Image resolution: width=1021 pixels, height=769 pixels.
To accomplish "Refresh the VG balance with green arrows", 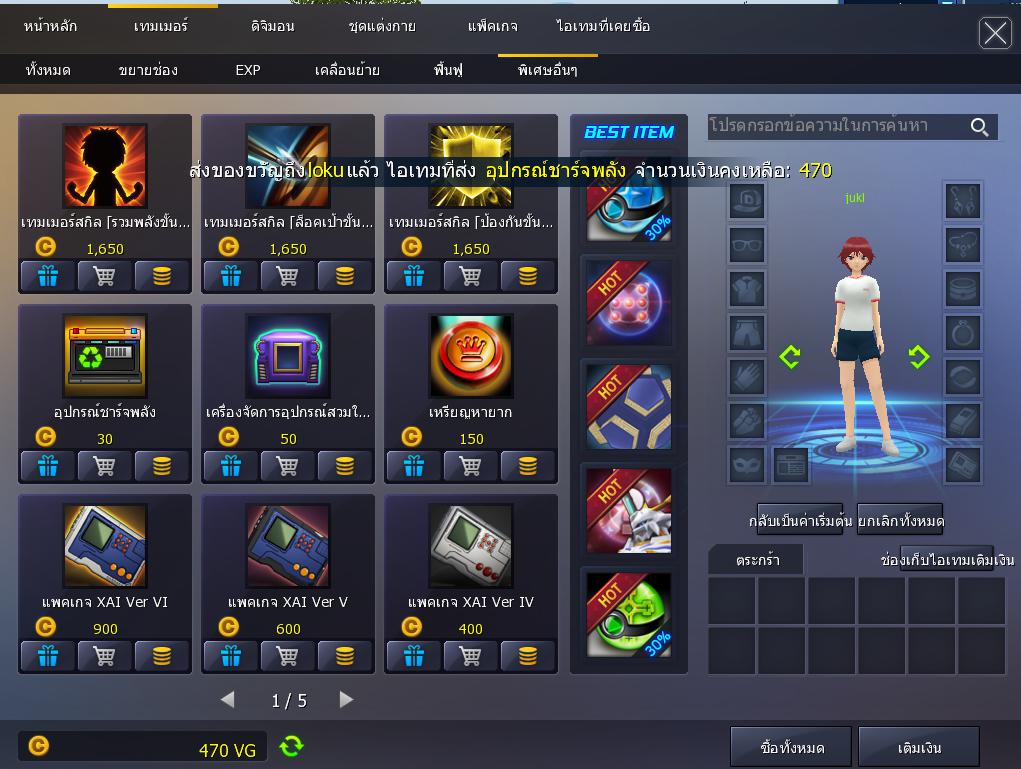I will 291,746.
